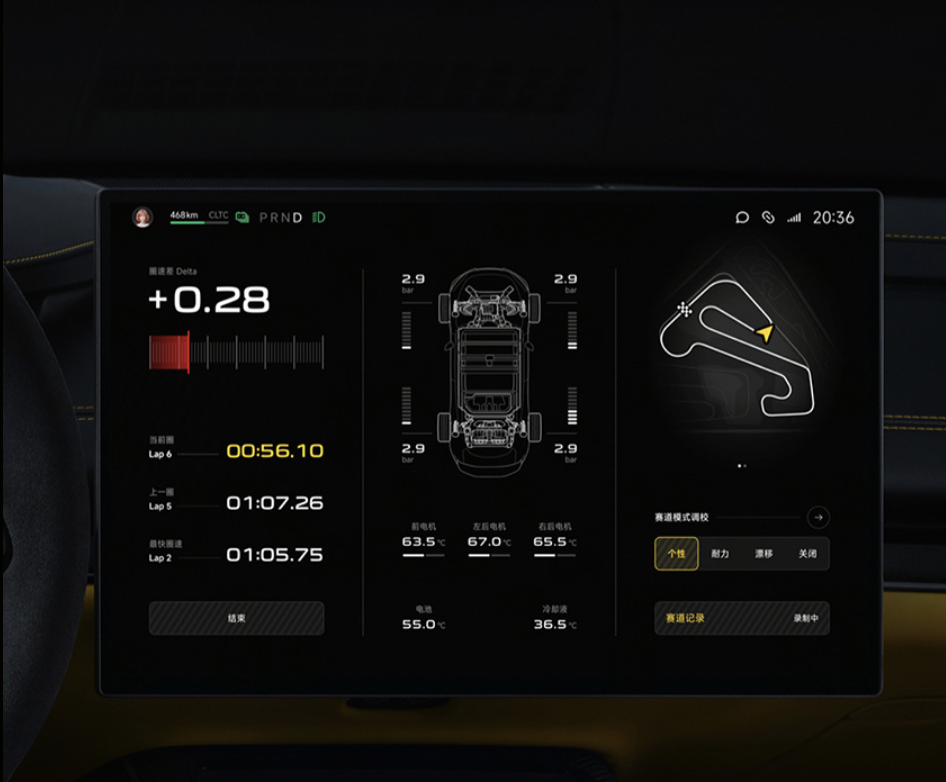The width and height of the screenshot is (946, 782).
Task: Tap the 结束 (End) button
Action: point(236,618)
